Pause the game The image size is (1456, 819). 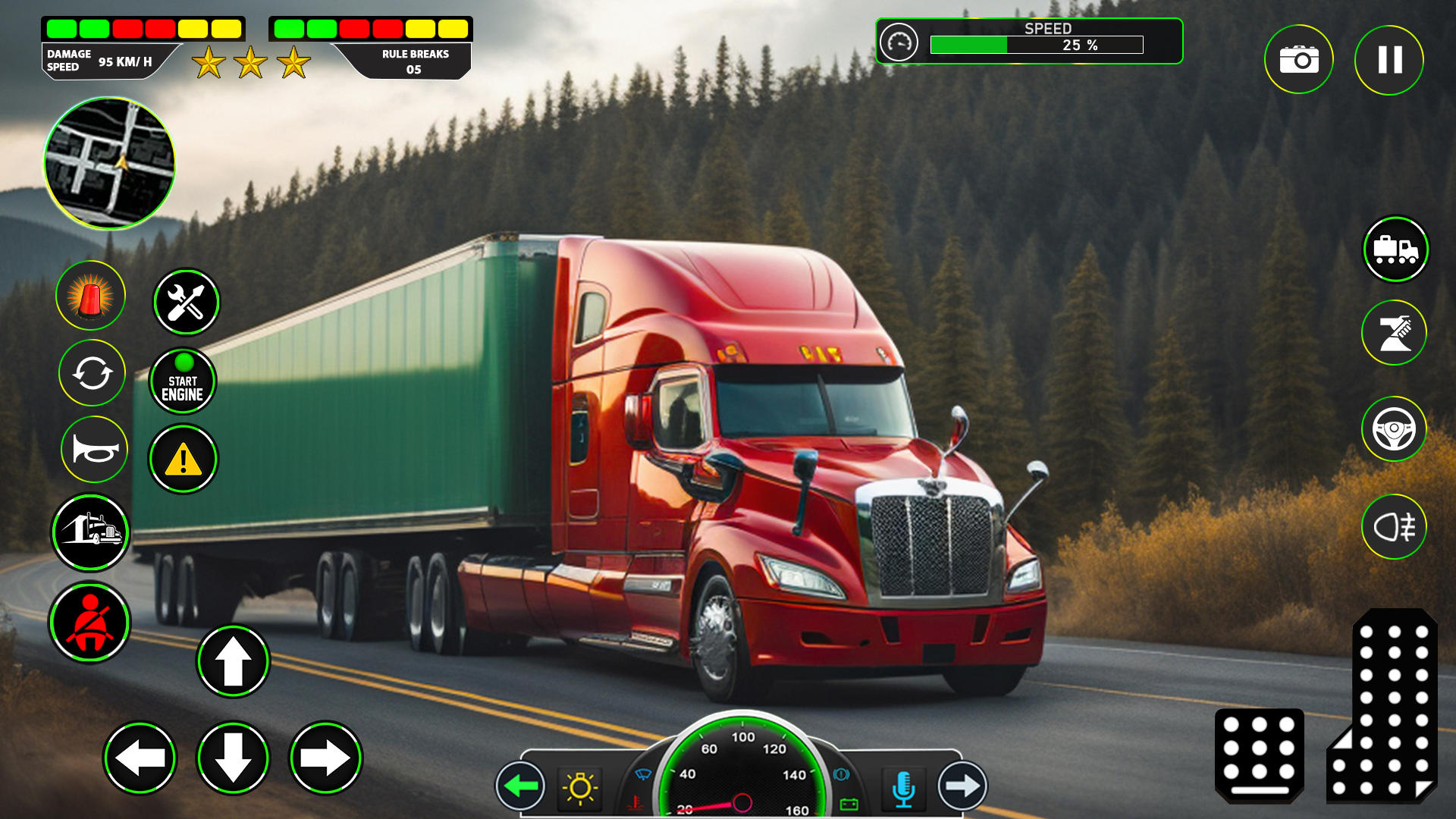[x=1389, y=60]
